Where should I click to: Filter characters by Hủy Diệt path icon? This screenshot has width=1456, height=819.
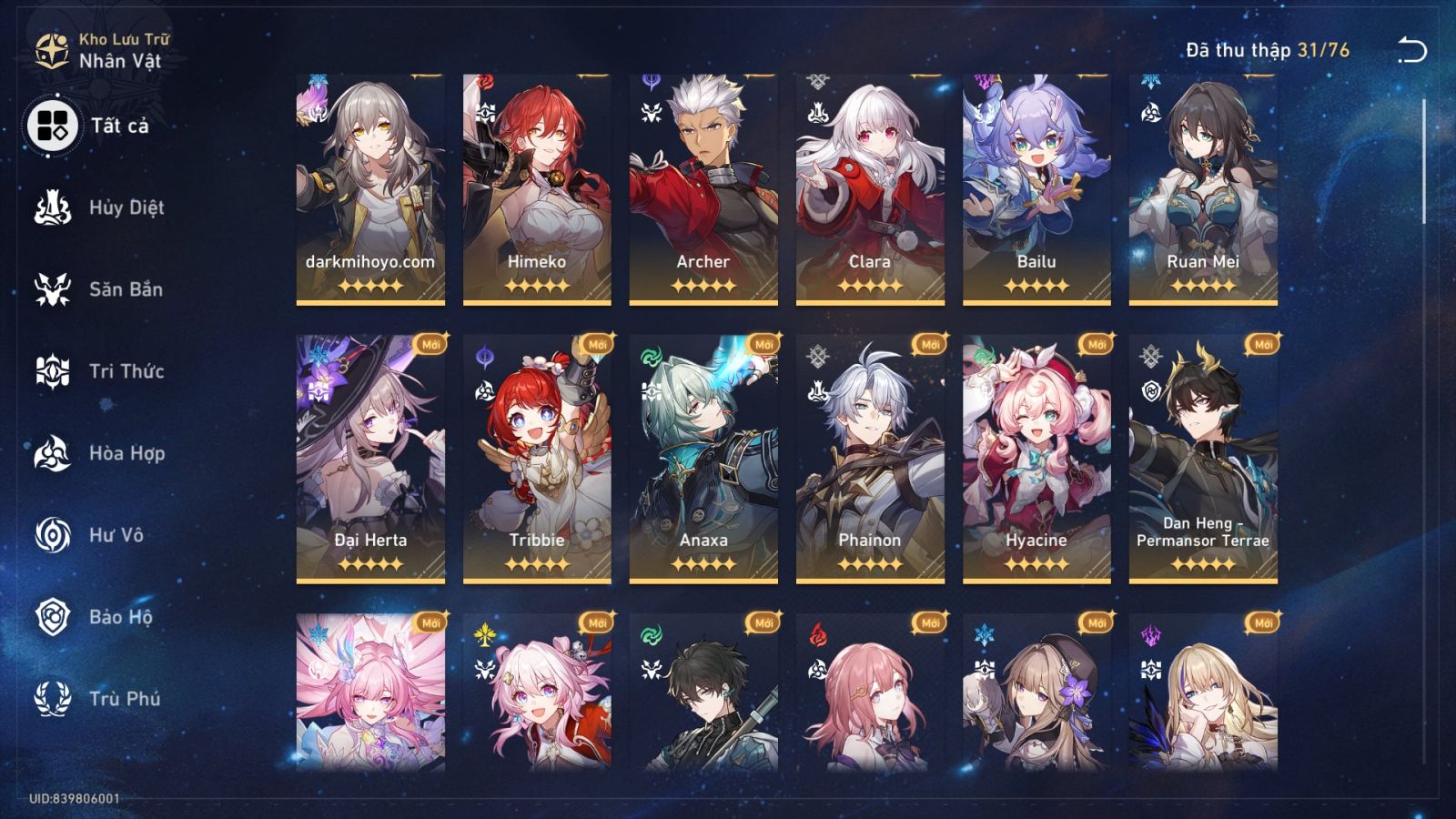tap(52, 207)
